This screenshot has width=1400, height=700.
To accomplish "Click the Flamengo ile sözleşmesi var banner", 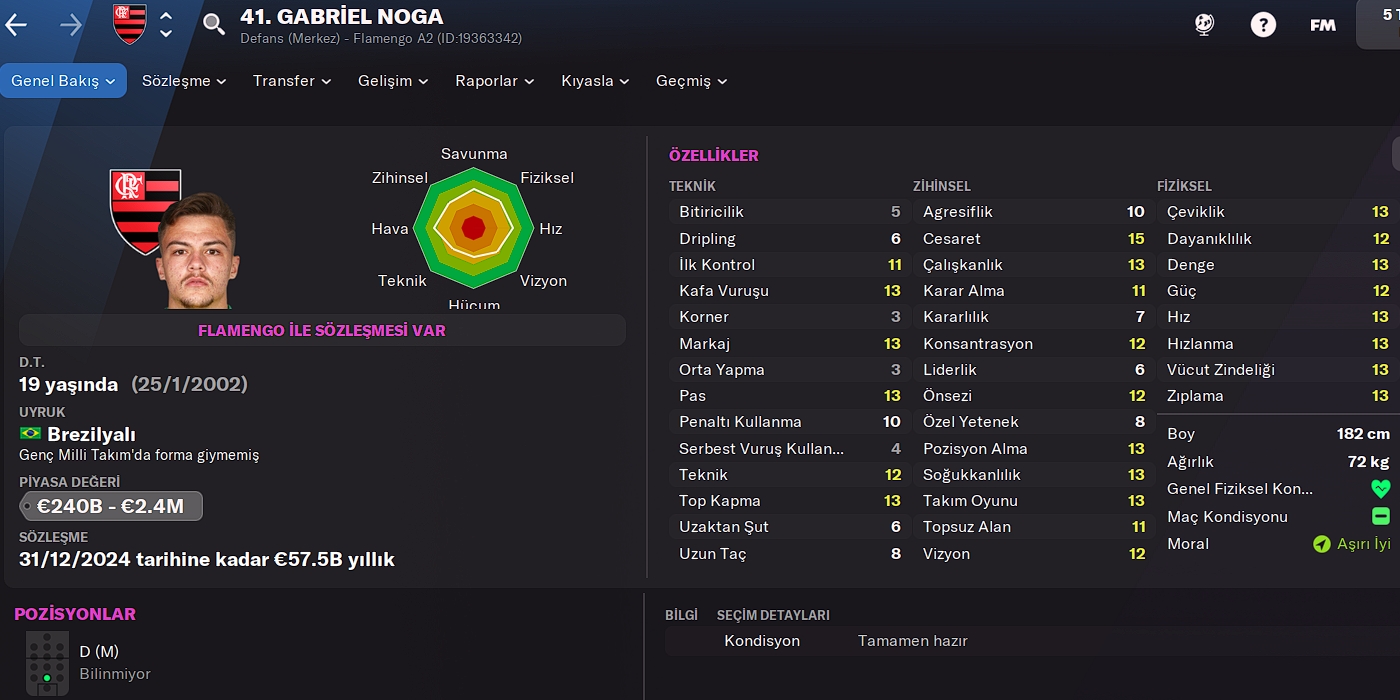I will tap(322, 330).
